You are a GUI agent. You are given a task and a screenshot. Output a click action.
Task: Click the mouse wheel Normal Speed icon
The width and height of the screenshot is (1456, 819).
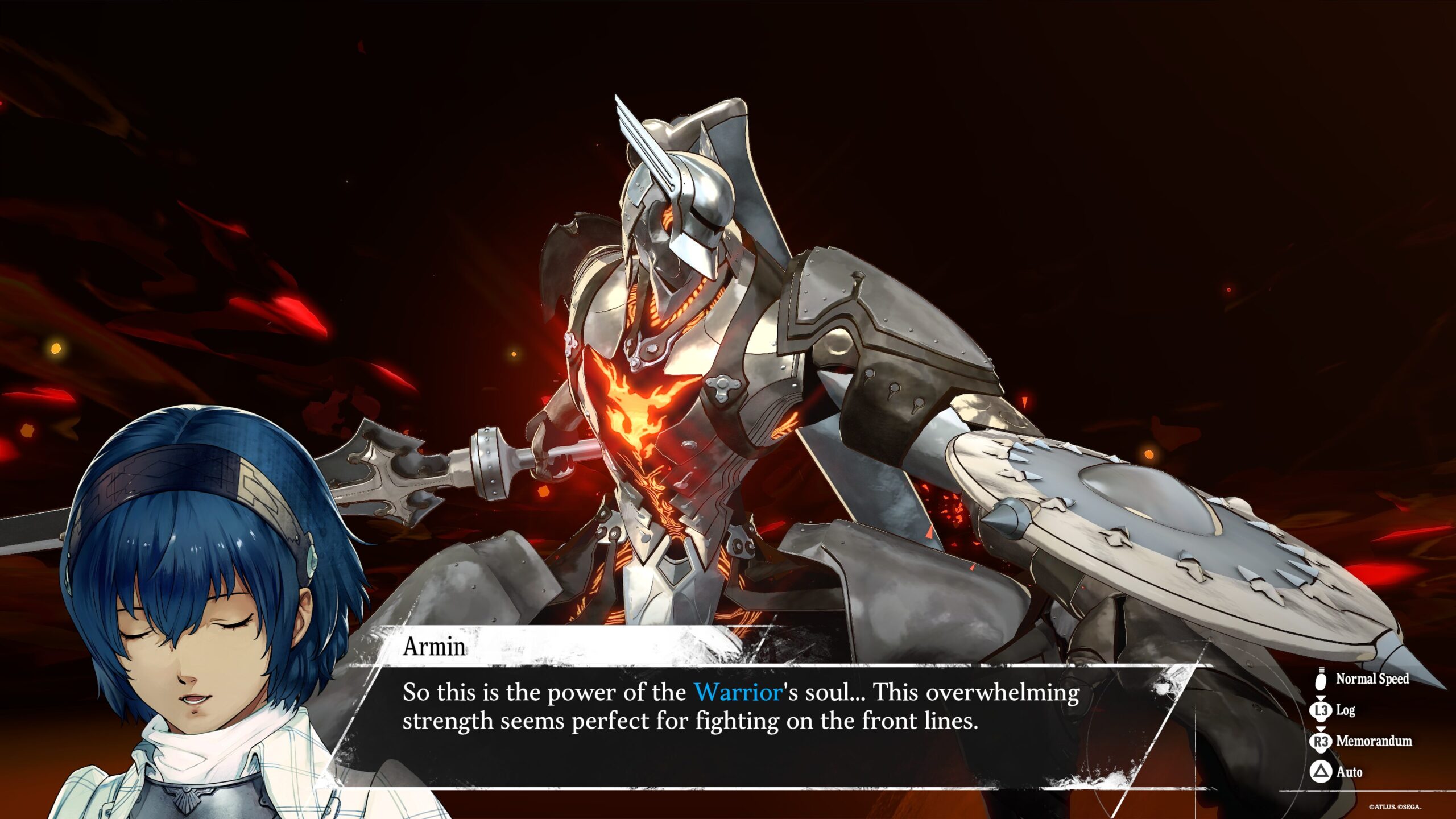click(x=1320, y=682)
